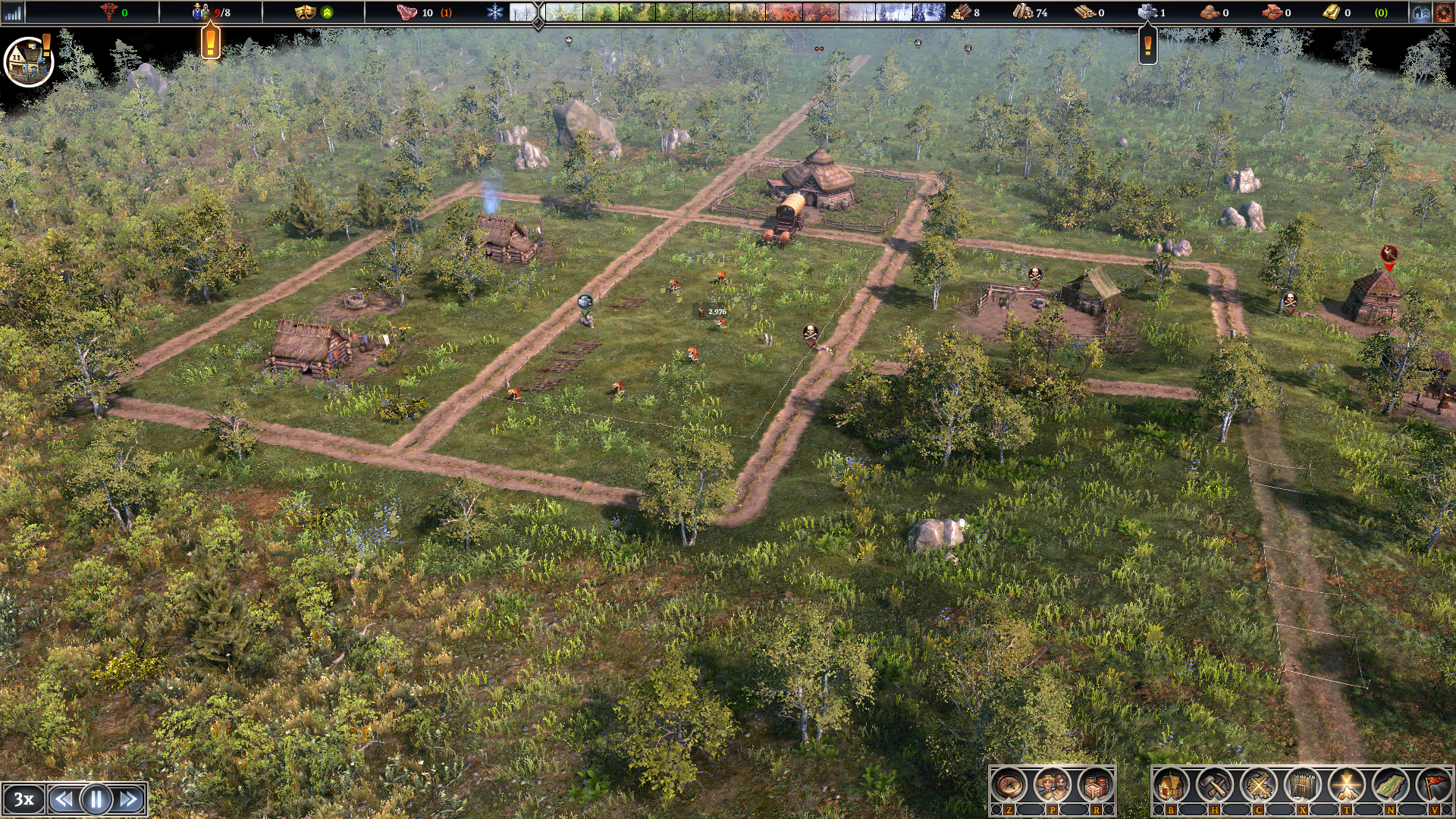Click the blue houses icon beside the gear
Screen dimensions: 1456x819
[1420, 12]
